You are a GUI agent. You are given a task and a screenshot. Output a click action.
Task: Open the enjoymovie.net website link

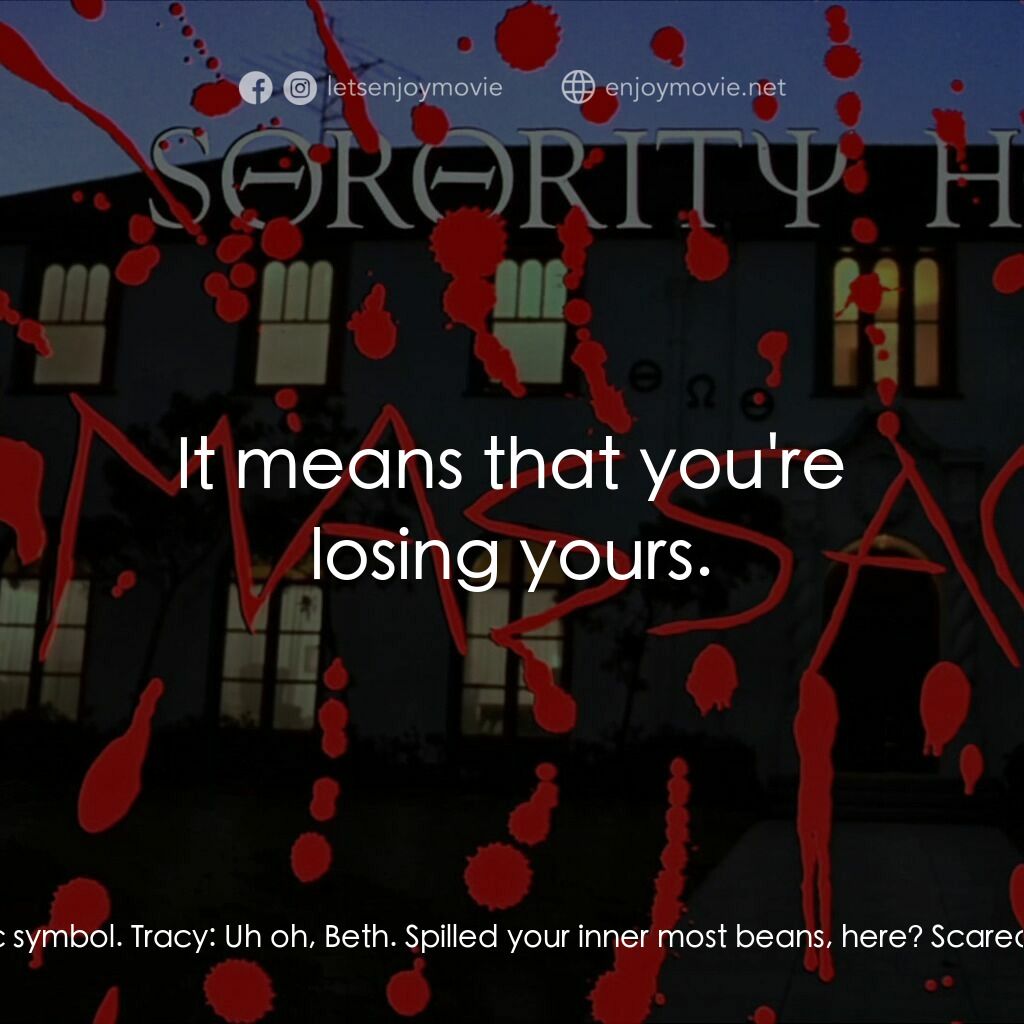(694, 88)
